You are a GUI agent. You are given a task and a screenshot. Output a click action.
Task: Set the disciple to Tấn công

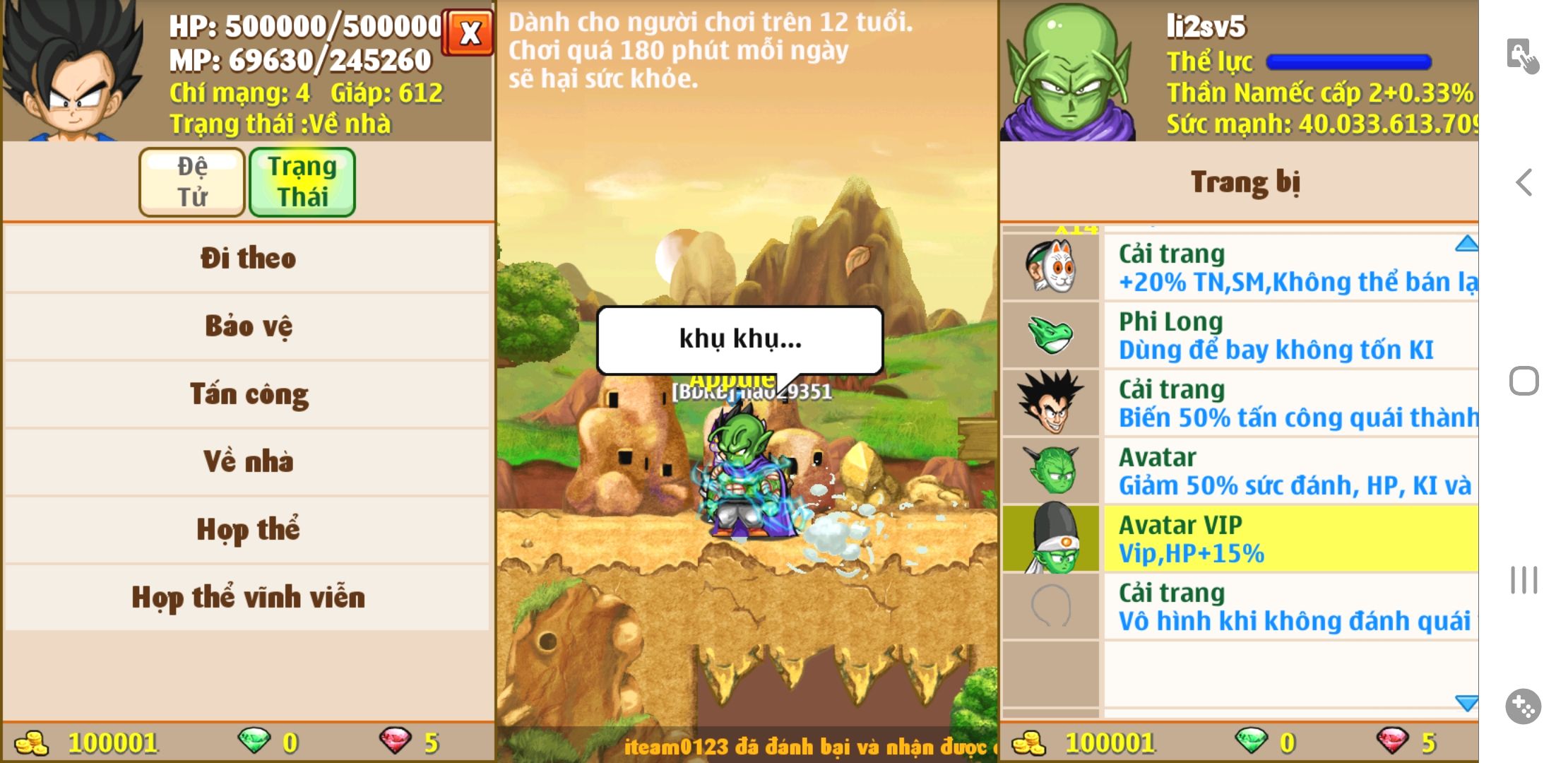click(247, 394)
